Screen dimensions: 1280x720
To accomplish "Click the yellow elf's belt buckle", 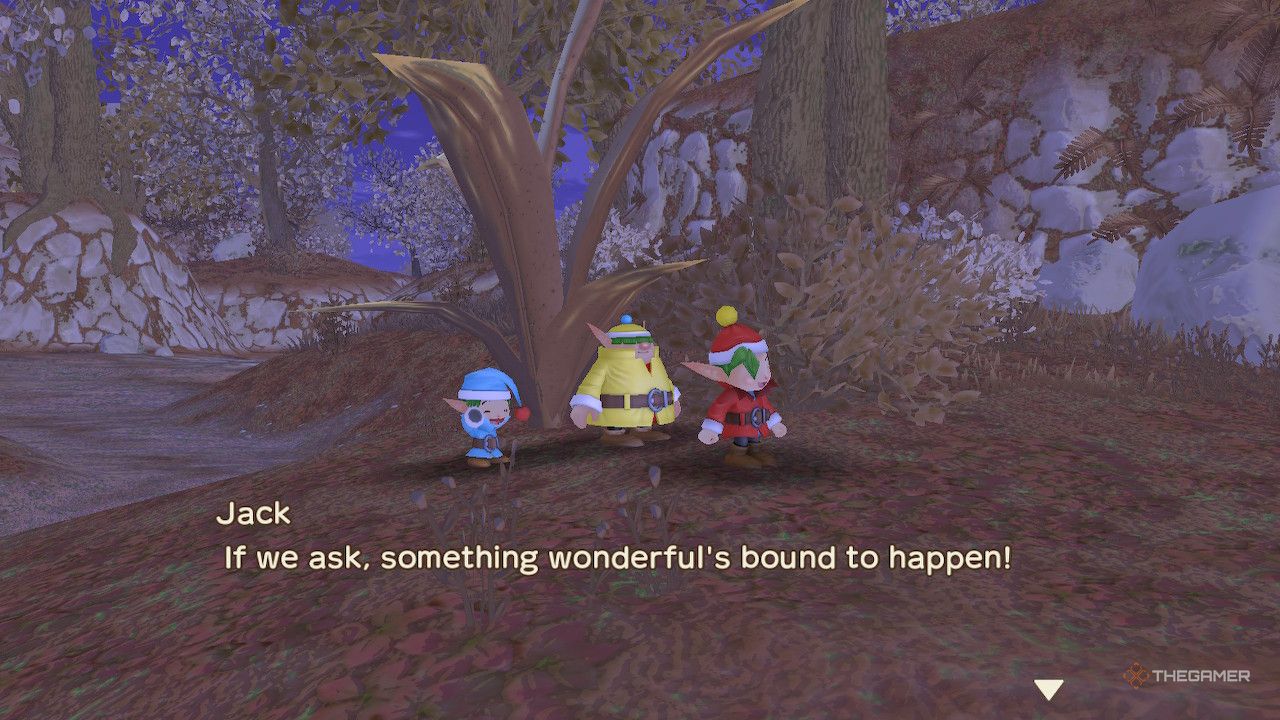I will point(655,398).
